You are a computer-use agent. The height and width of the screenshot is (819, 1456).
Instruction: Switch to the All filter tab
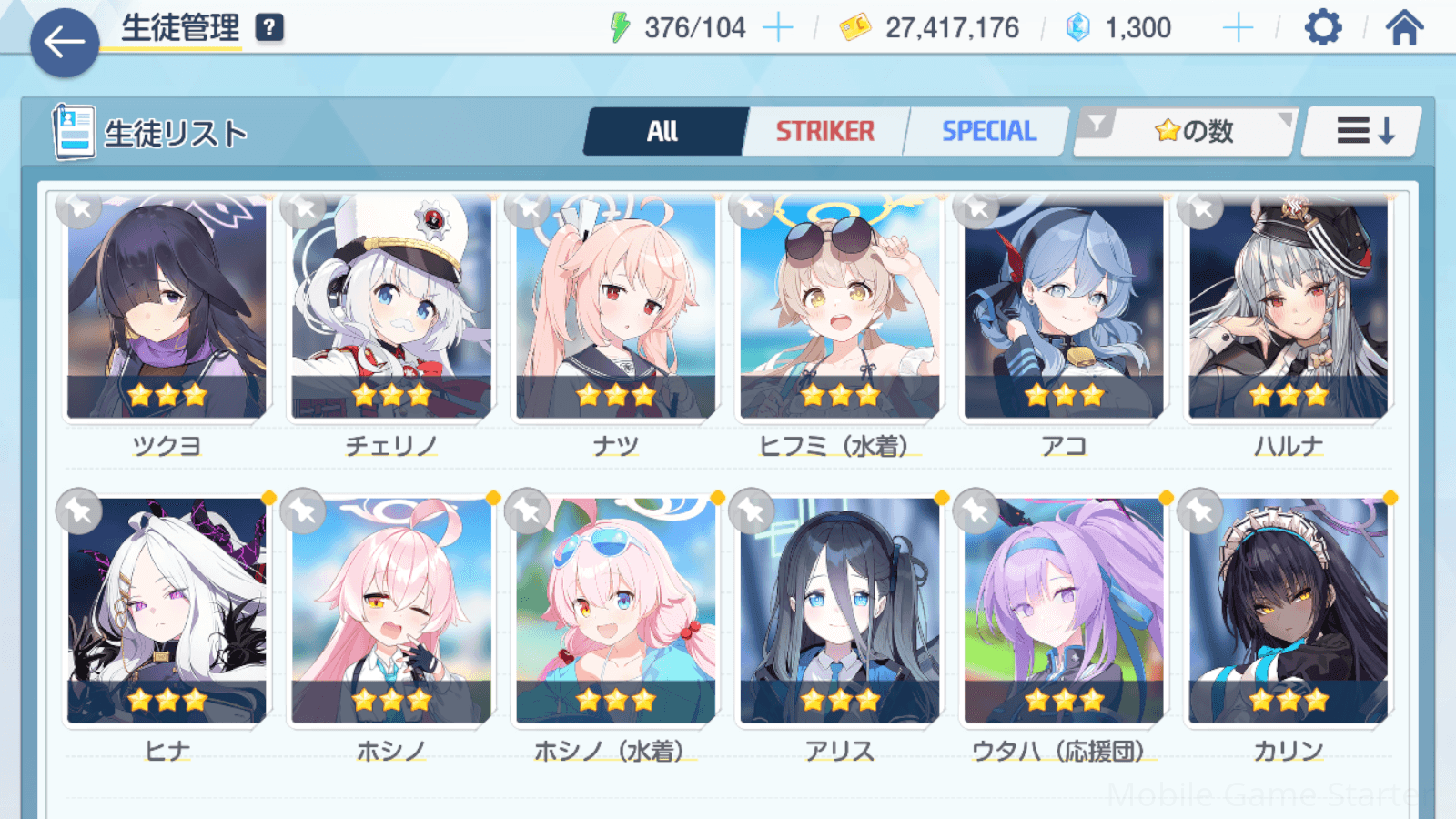tap(664, 132)
